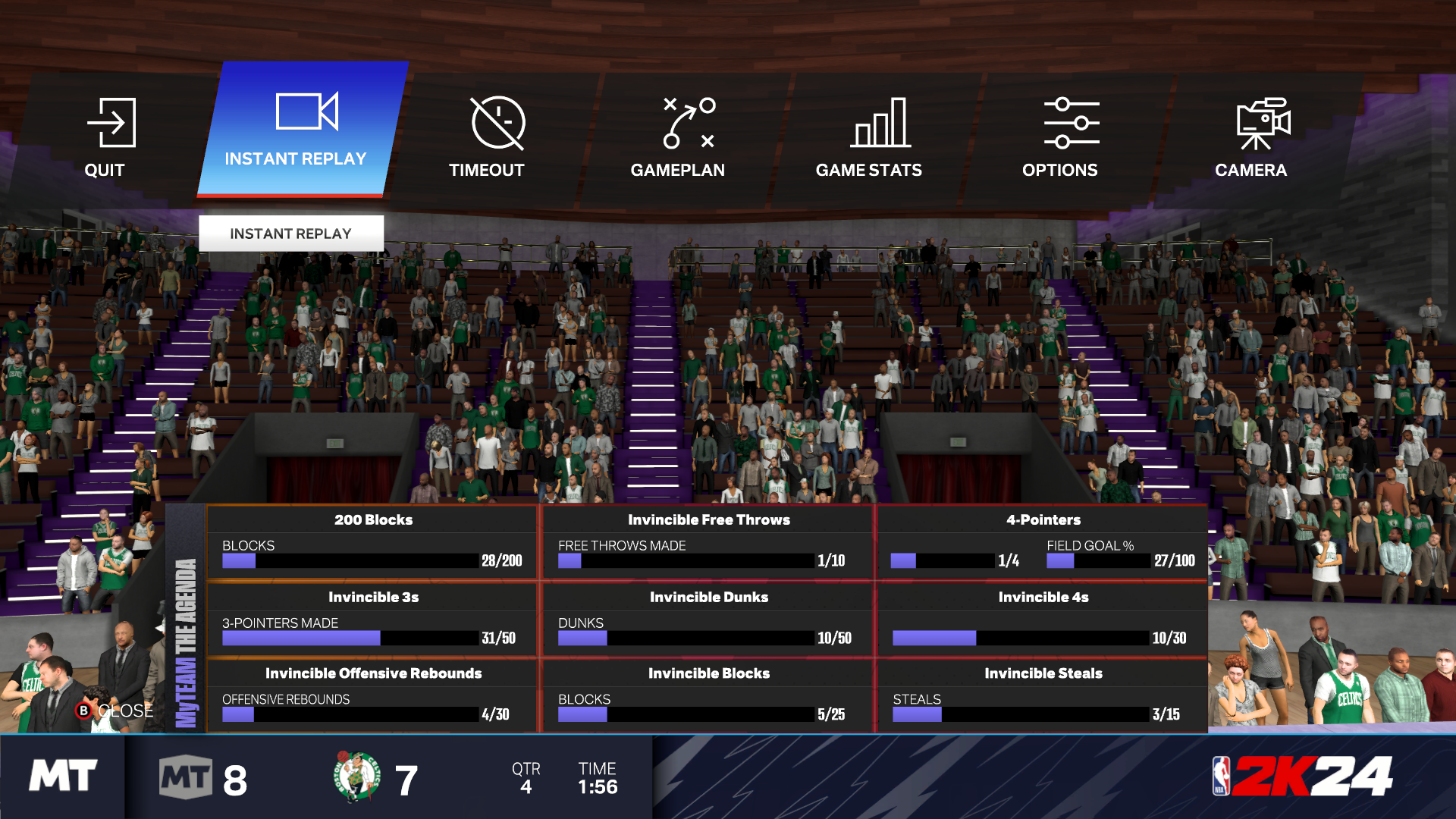Choose the Invincible Blocks agenda panel
1456x819 pixels.
coord(708,696)
